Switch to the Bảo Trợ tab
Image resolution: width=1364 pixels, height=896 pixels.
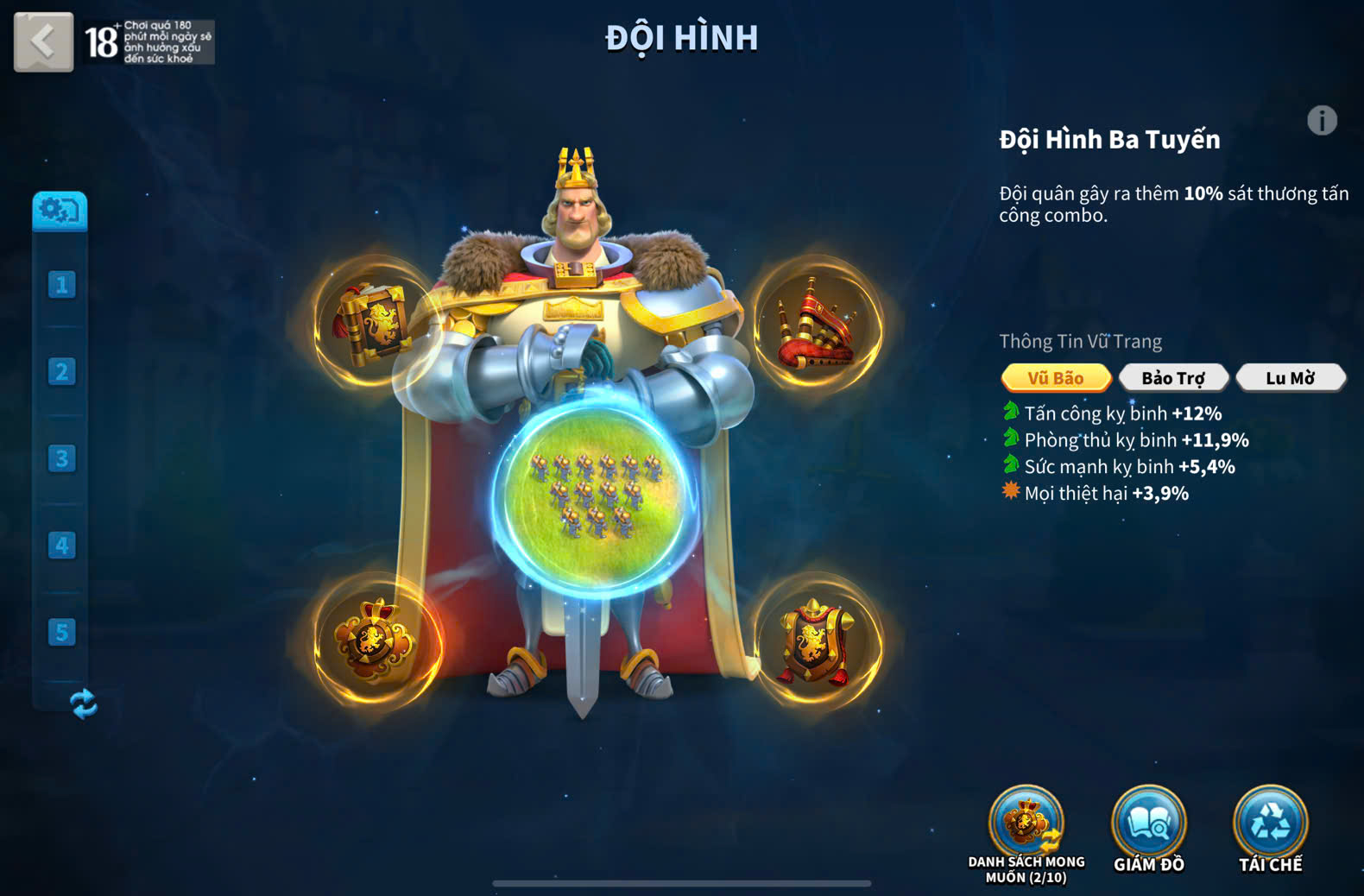pos(1172,378)
